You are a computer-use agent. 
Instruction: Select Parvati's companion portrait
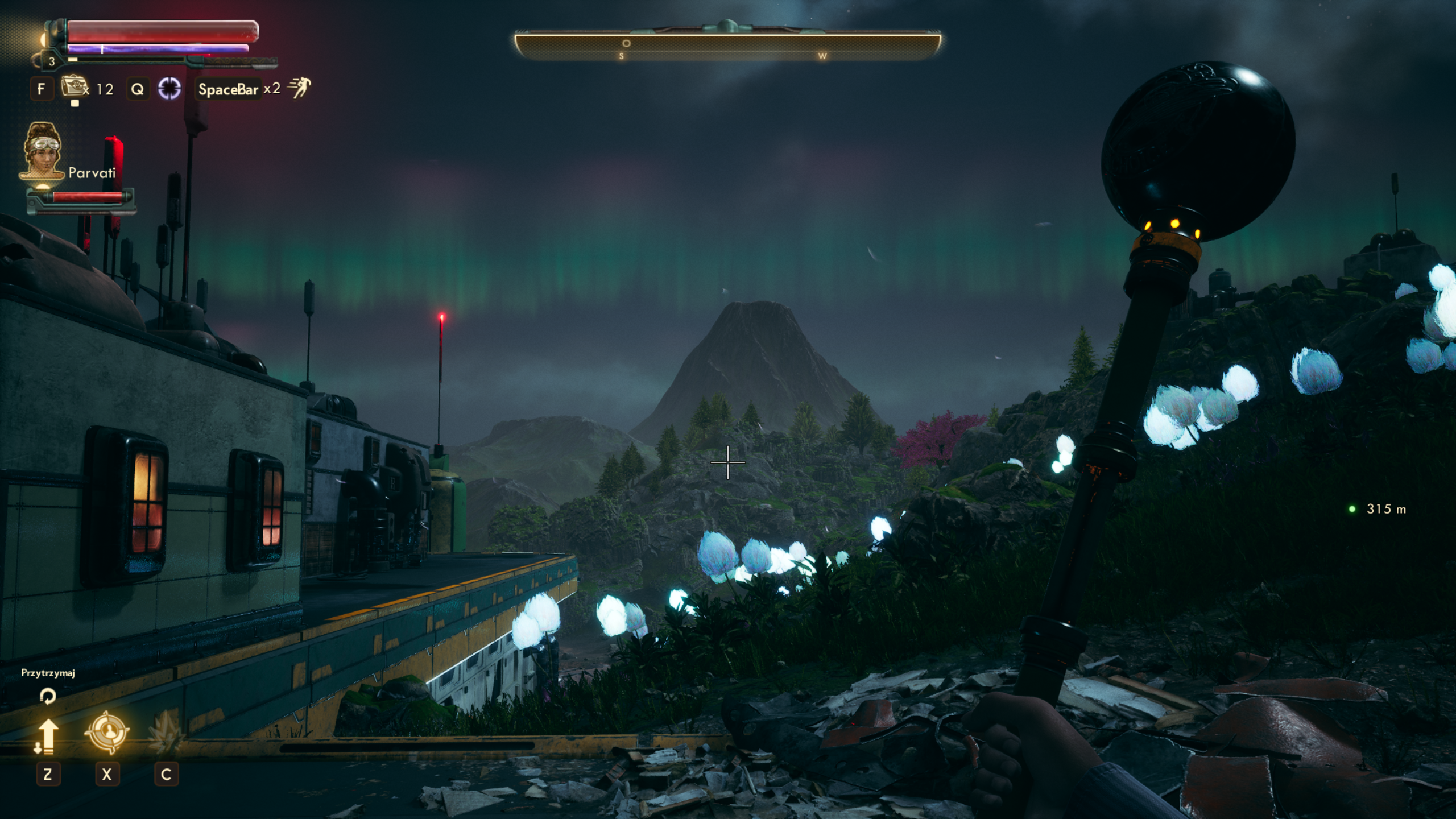[42, 151]
